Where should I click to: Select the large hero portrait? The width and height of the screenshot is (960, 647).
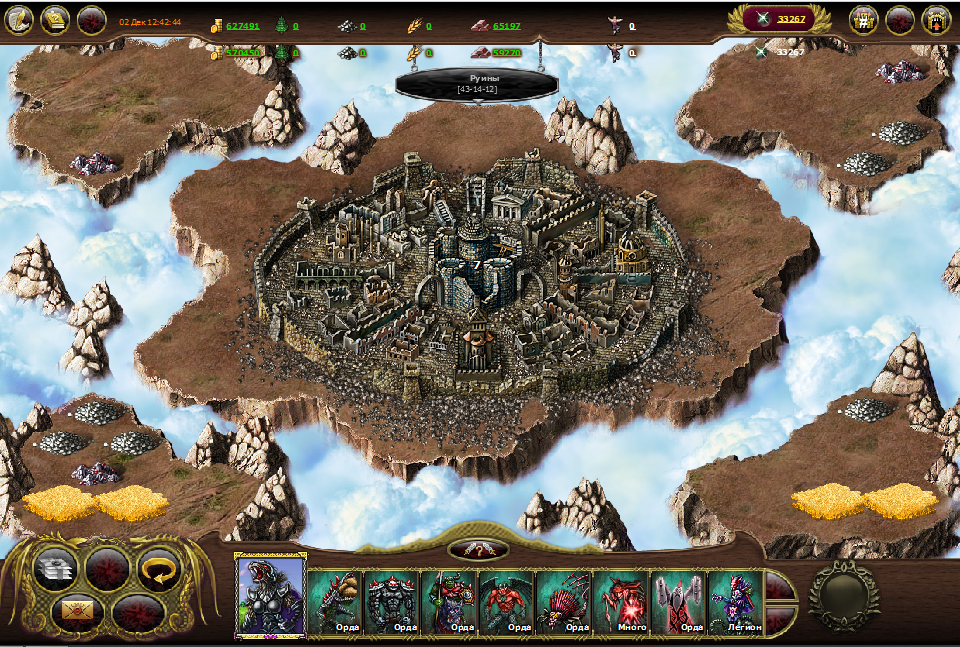coord(270,595)
